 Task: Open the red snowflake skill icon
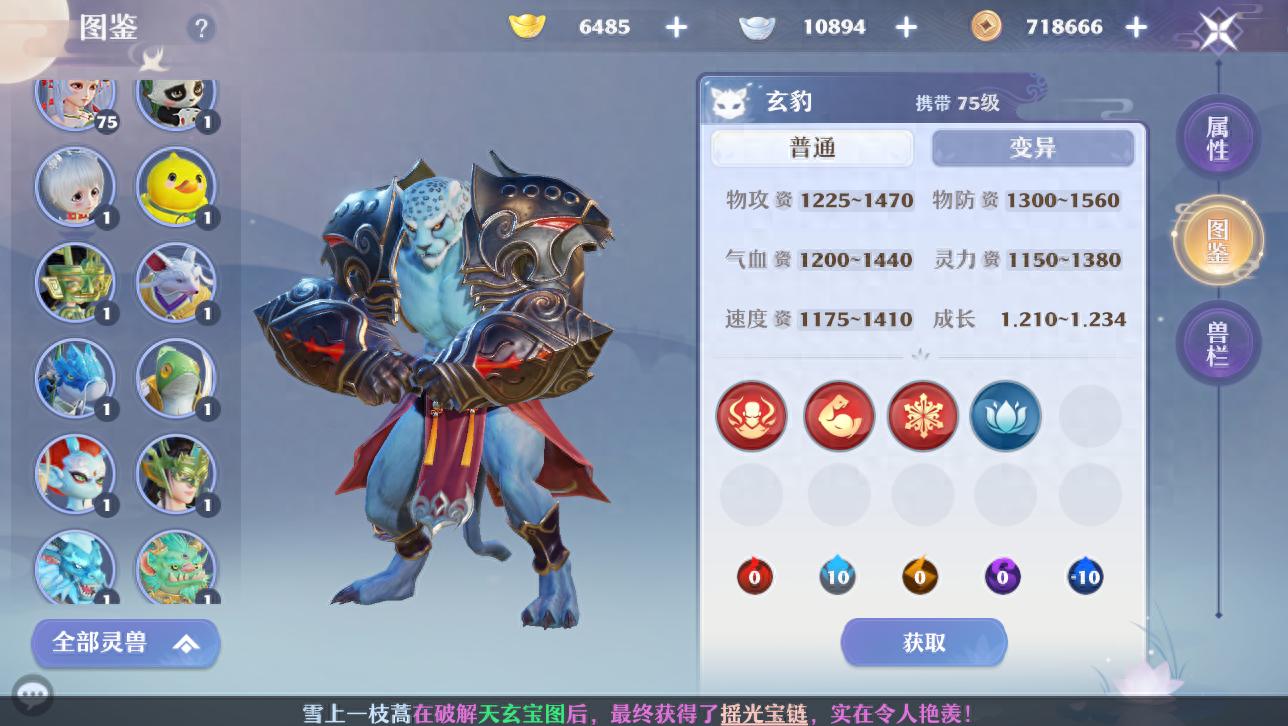[x=922, y=416]
